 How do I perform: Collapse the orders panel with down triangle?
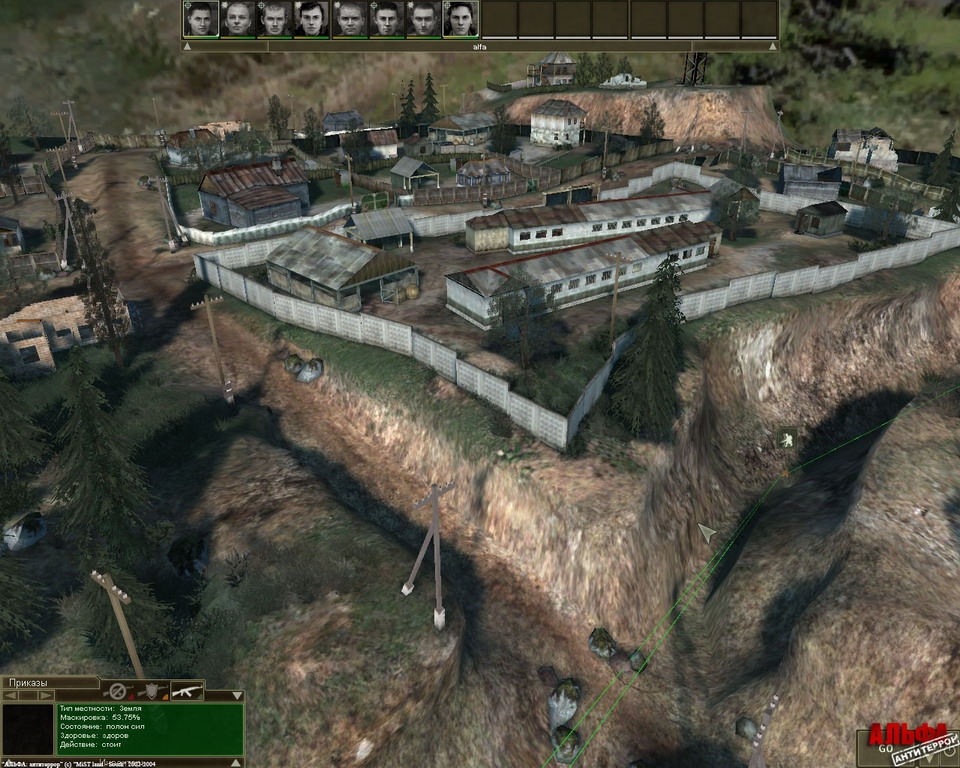click(239, 694)
